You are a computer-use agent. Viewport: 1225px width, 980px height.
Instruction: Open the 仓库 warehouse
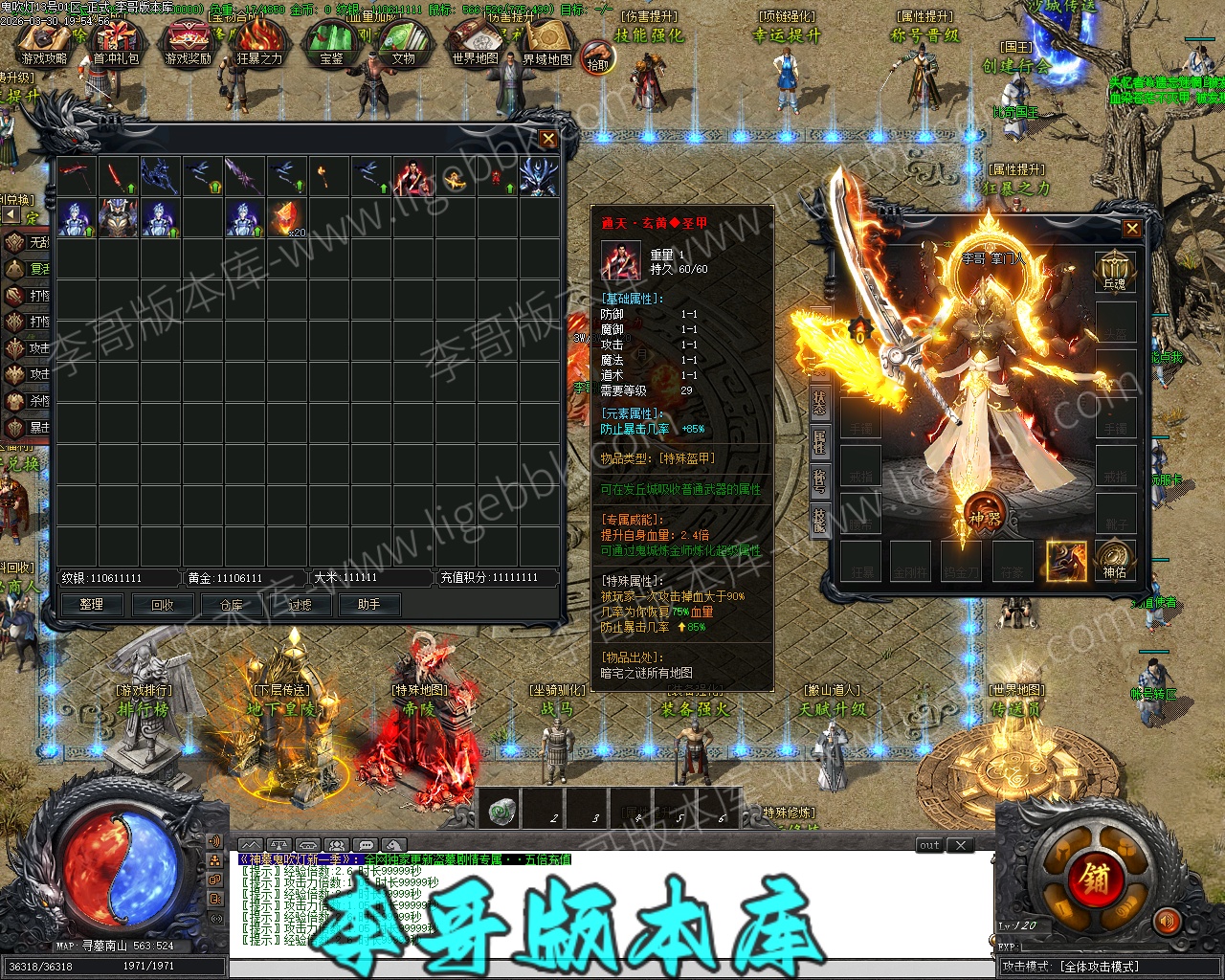click(x=232, y=605)
